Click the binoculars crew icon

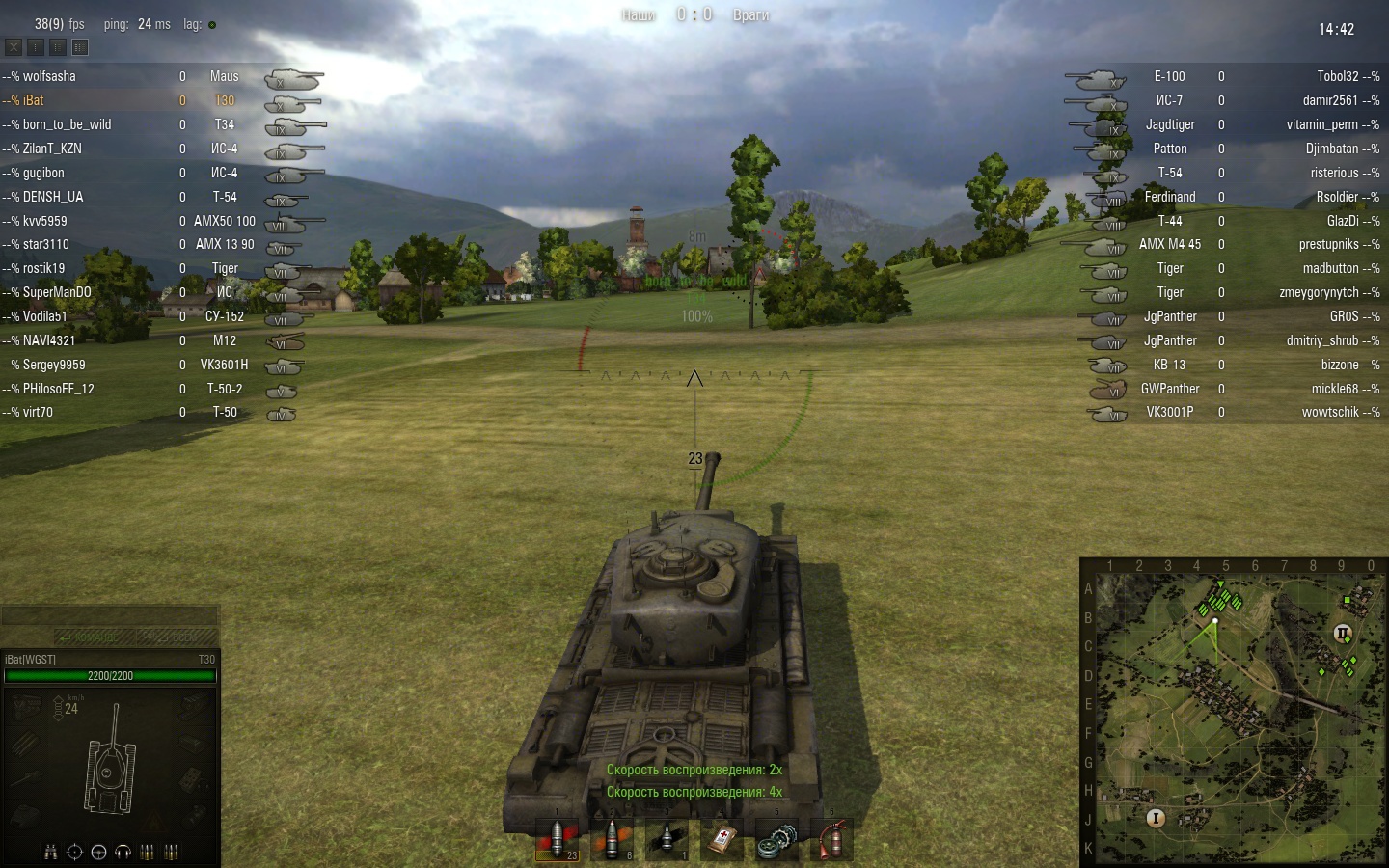click(x=50, y=853)
